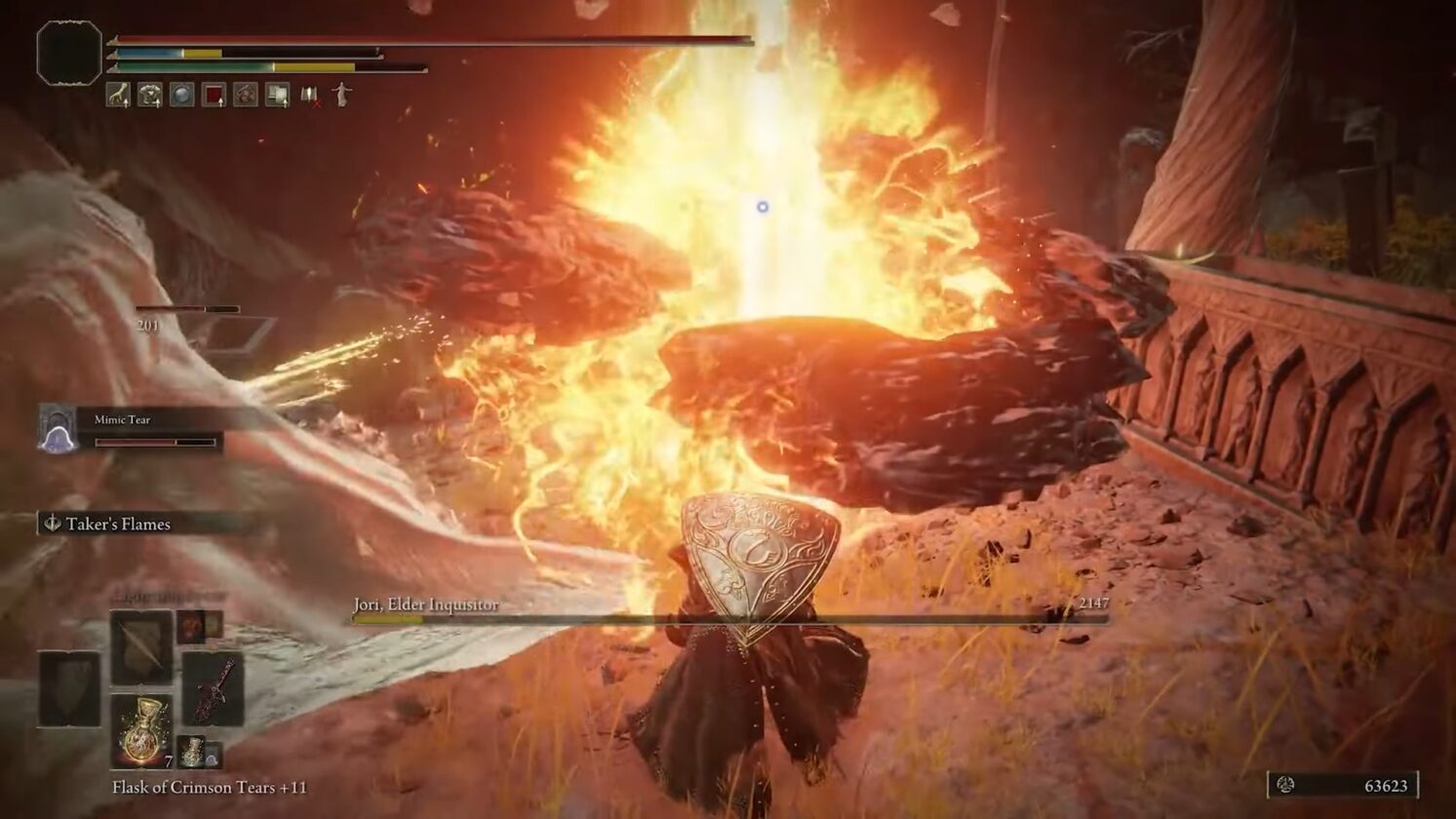This screenshot has width=1456, height=819.
Task: Select the left-hand shield armament slot
Action: point(69,688)
